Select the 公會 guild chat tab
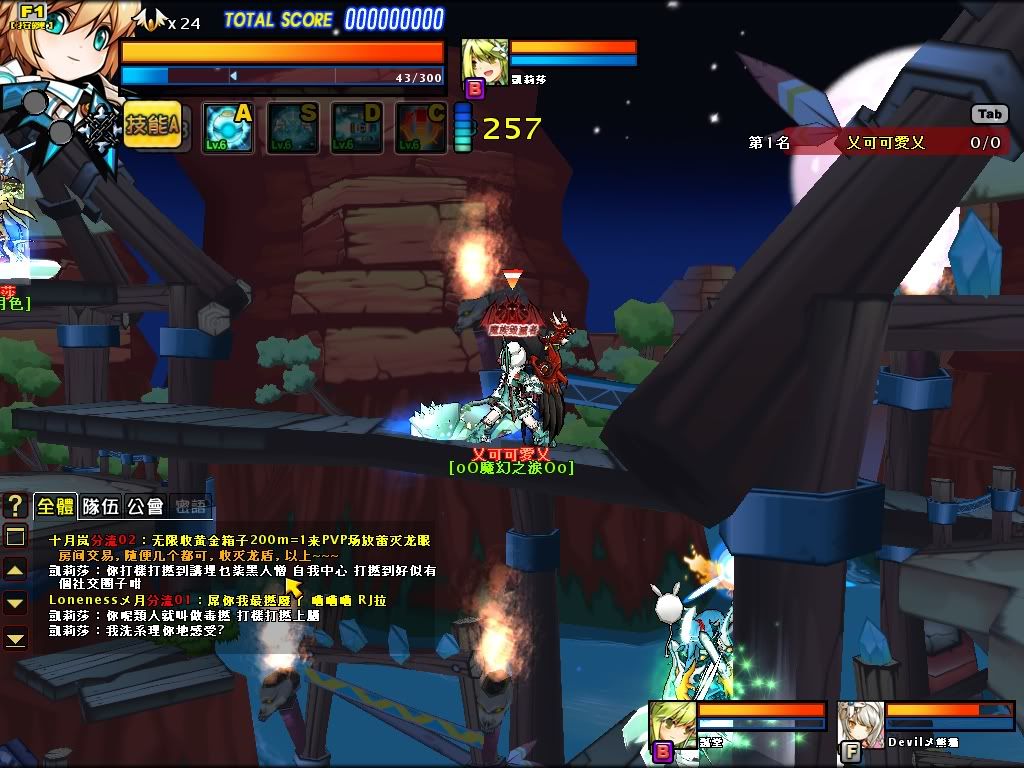Image resolution: width=1024 pixels, height=768 pixels. tap(146, 506)
